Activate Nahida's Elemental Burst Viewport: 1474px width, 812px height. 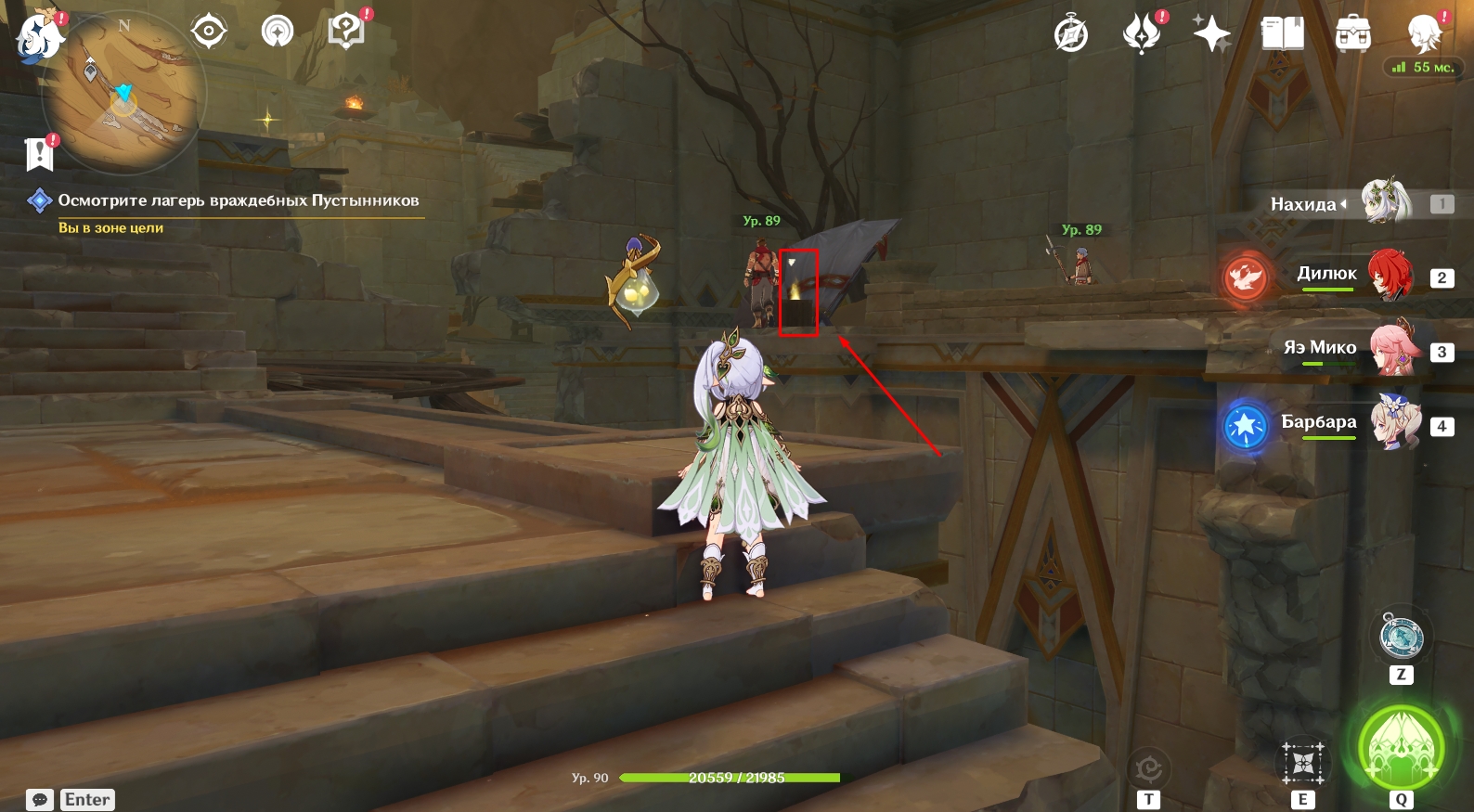click(x=1401, y=747)
